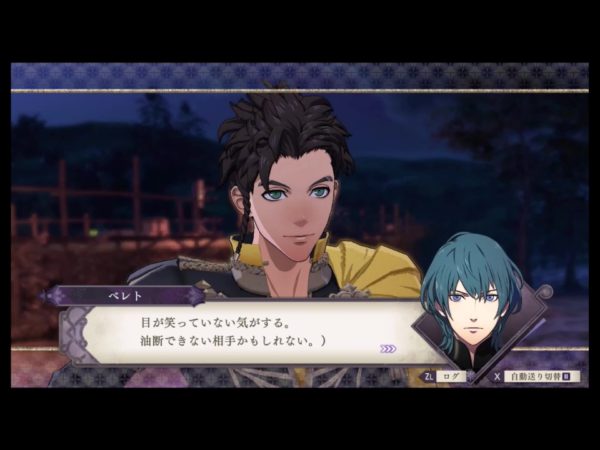The height and width of the screenshot is (450, 600).
Task: Open the ログ dialogue log
Action: click(x=446, y=378)
